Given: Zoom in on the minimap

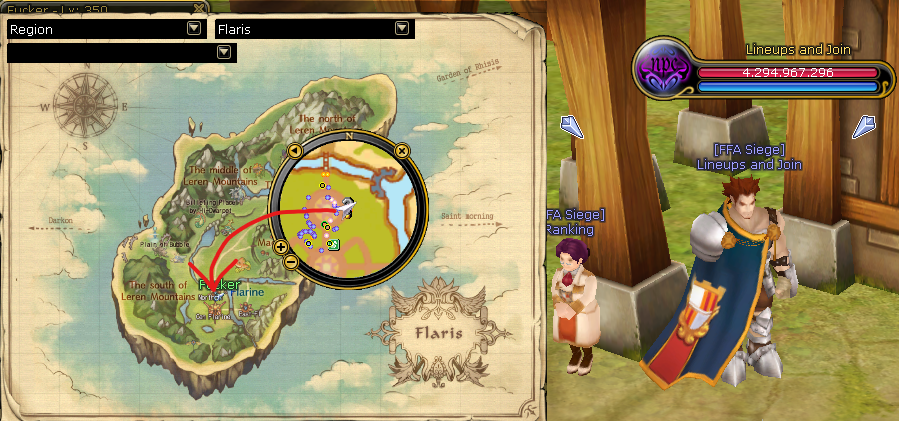Looking at the screenshot, I should pyautogui.click(x=281, y=247).
